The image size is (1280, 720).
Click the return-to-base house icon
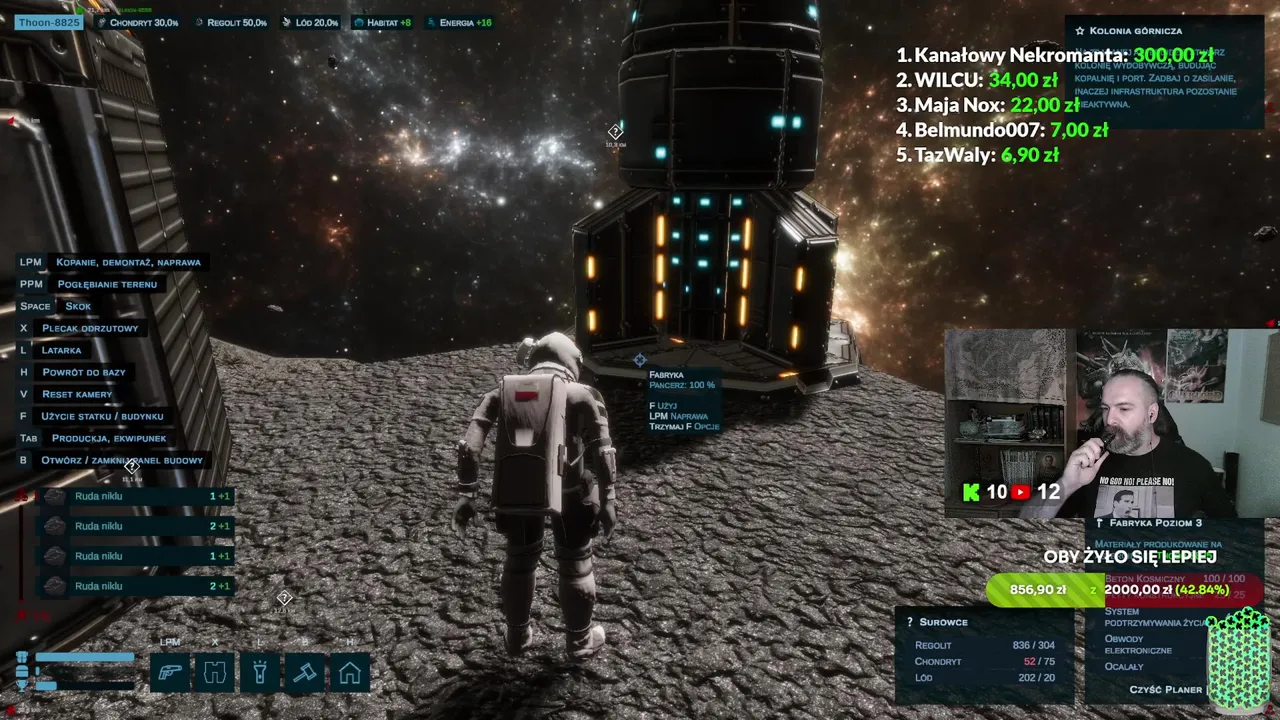point(350,672)
